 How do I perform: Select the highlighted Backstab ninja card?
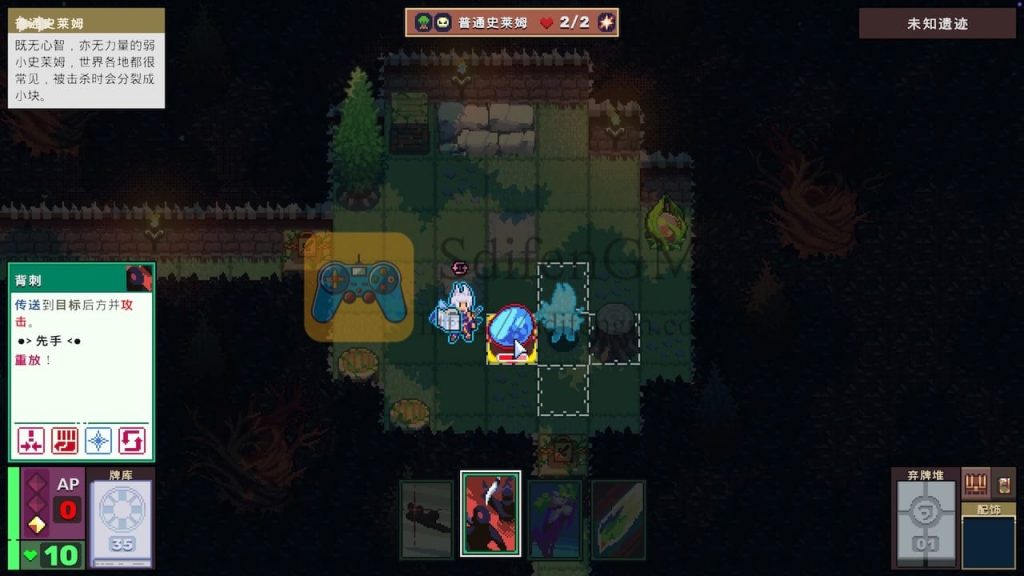[490, 513]
